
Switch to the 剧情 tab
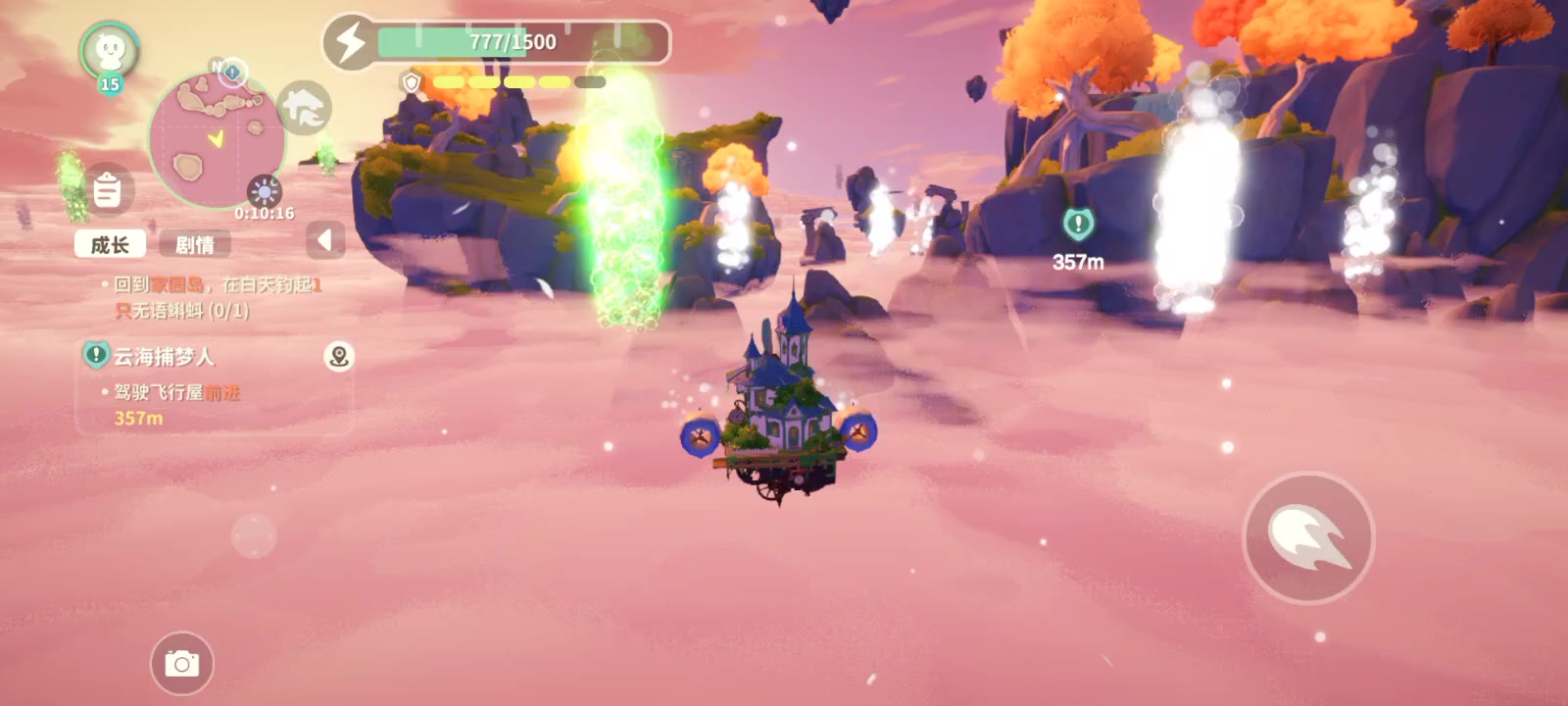[194, 244]
